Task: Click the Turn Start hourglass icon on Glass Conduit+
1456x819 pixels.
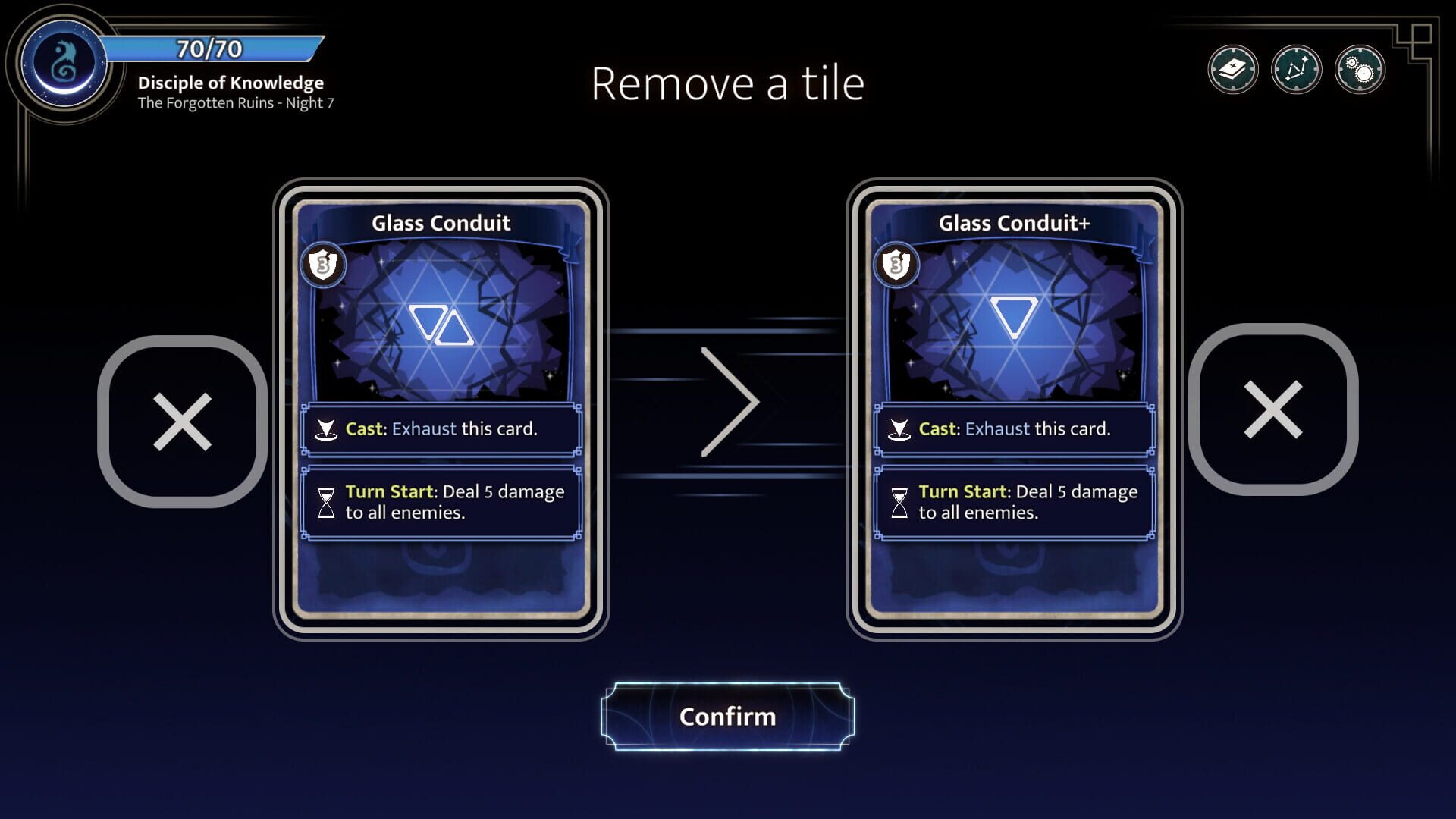Action: pos(901,502)
